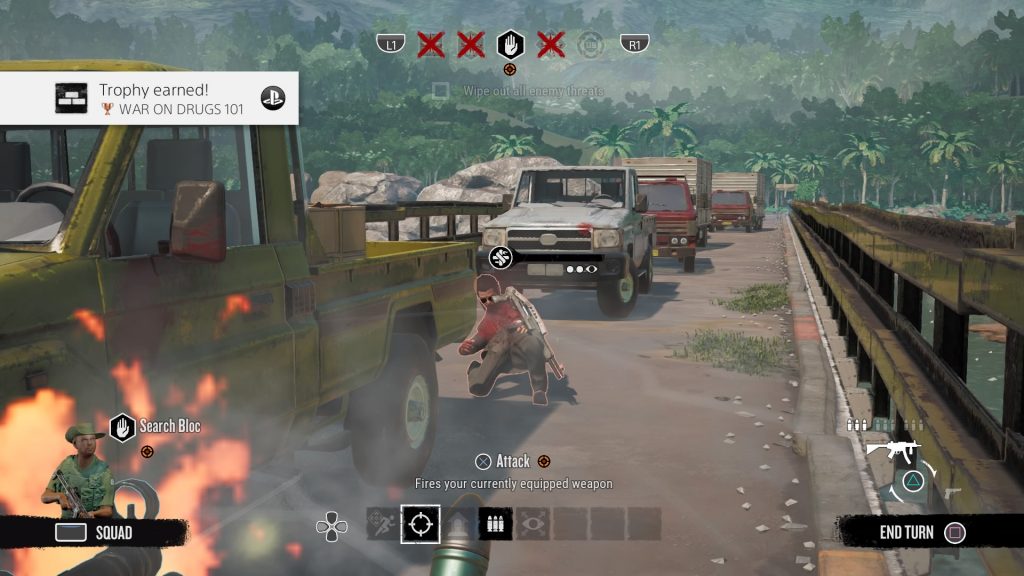Image resolution: width=1024 pixels, height=576 pixels.
Task: Pick the house-shaped action slot
Action: coord(458,524)
